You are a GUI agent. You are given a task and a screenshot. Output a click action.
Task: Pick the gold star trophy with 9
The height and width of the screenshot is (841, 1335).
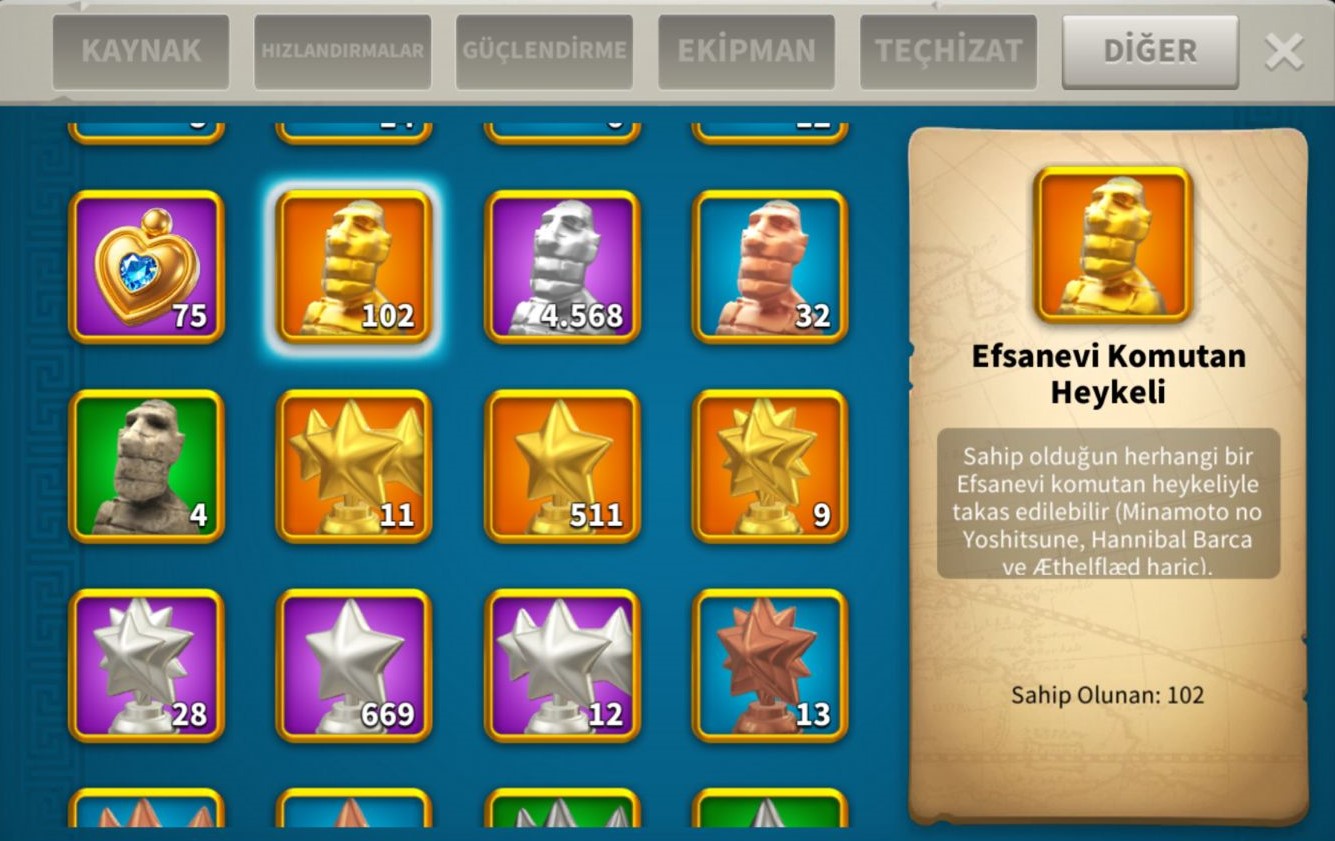[770, 466]
